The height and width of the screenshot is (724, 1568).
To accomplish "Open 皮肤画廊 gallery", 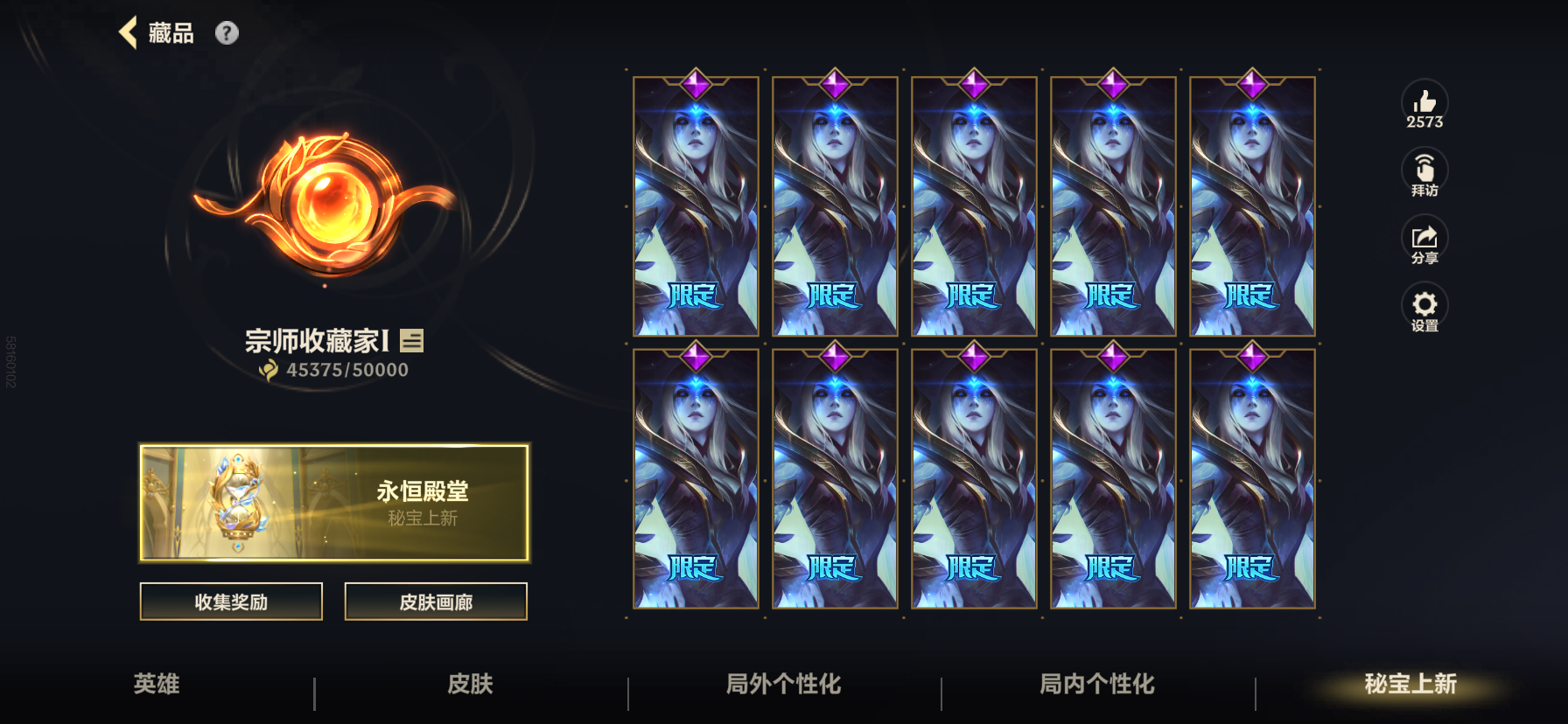I will pos(436,602).
